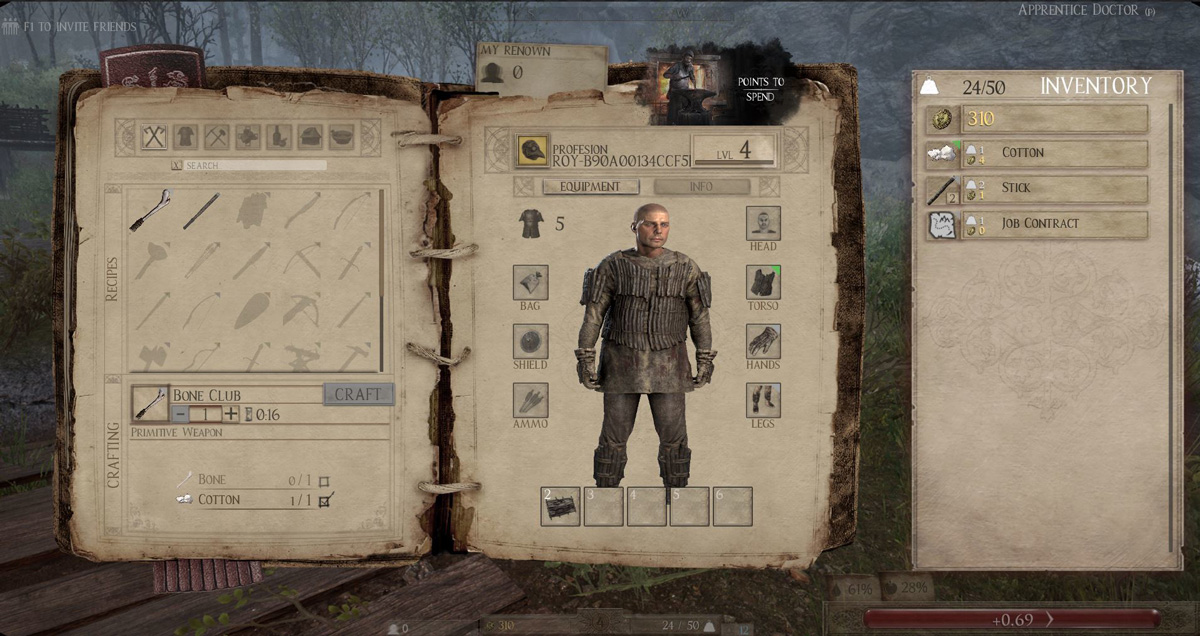The image size is (1200, 636).
Task: Switch to the Info tab
Action: pos(701,187)
